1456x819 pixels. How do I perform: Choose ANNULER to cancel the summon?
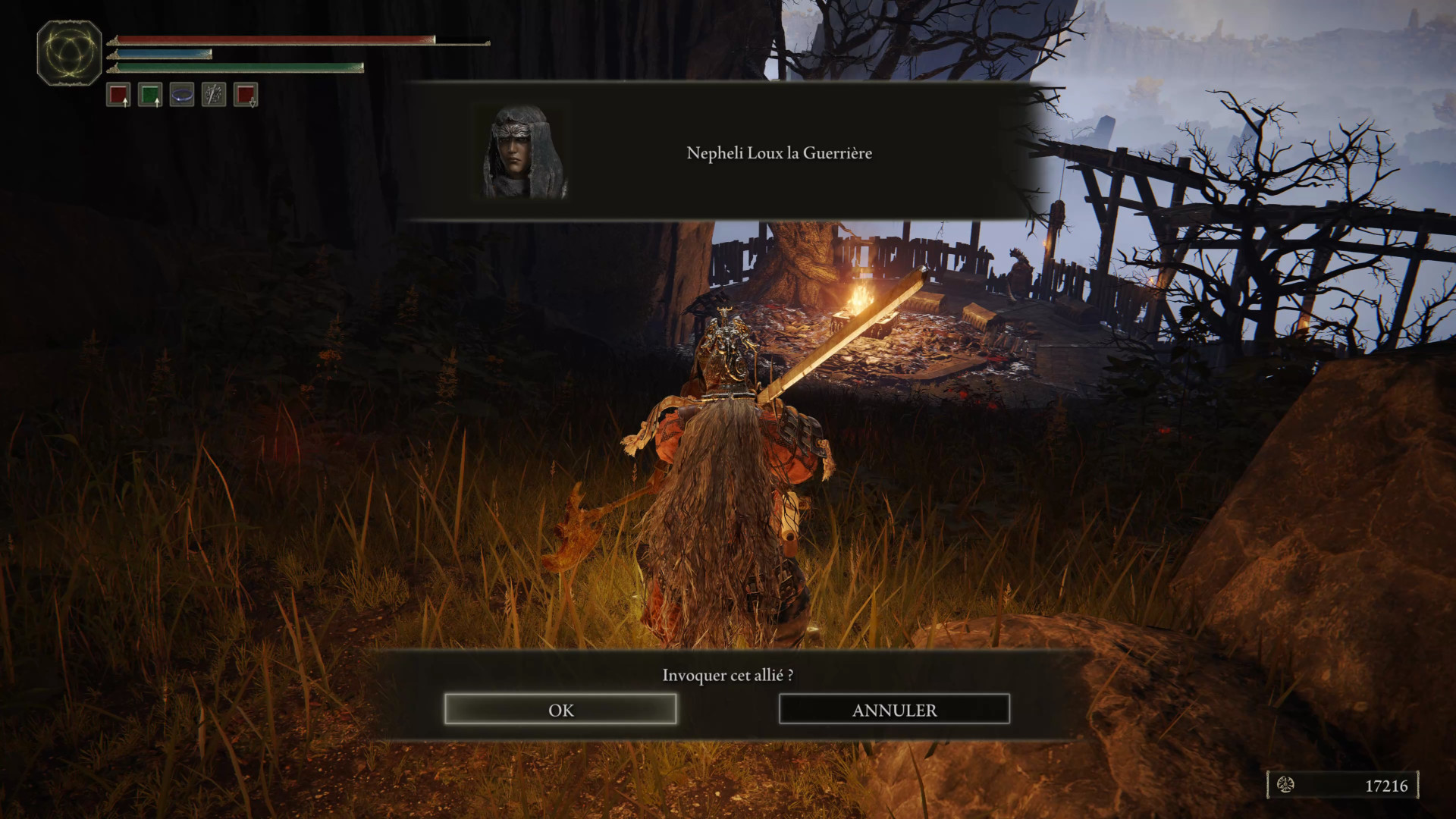894,710
